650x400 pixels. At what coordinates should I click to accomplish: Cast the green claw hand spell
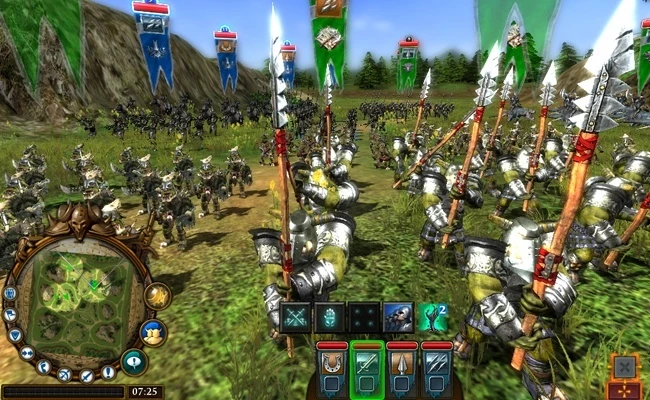click(x=433, y=316)
